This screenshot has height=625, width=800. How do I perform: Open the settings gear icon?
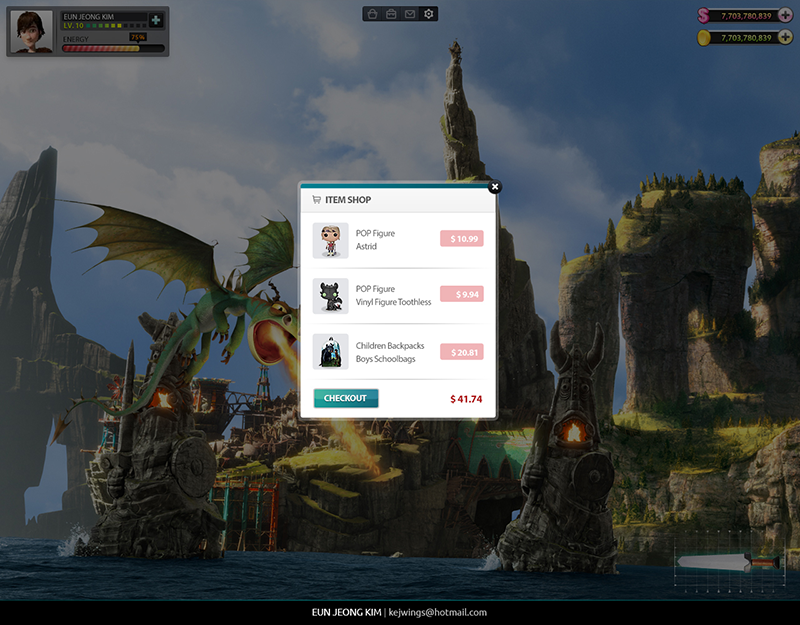[429, 14]
